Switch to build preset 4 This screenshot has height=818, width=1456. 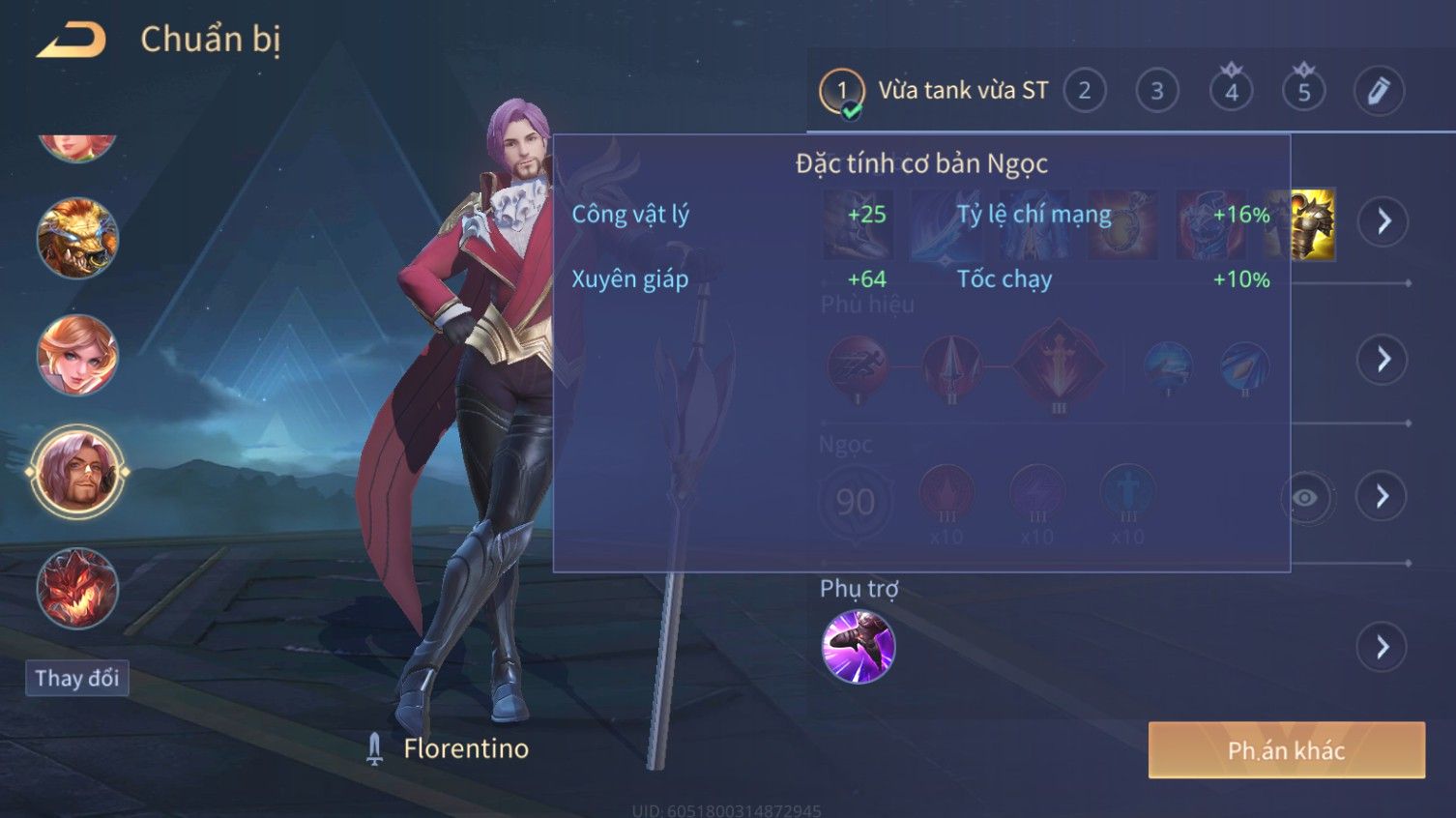click(1231, 92)
